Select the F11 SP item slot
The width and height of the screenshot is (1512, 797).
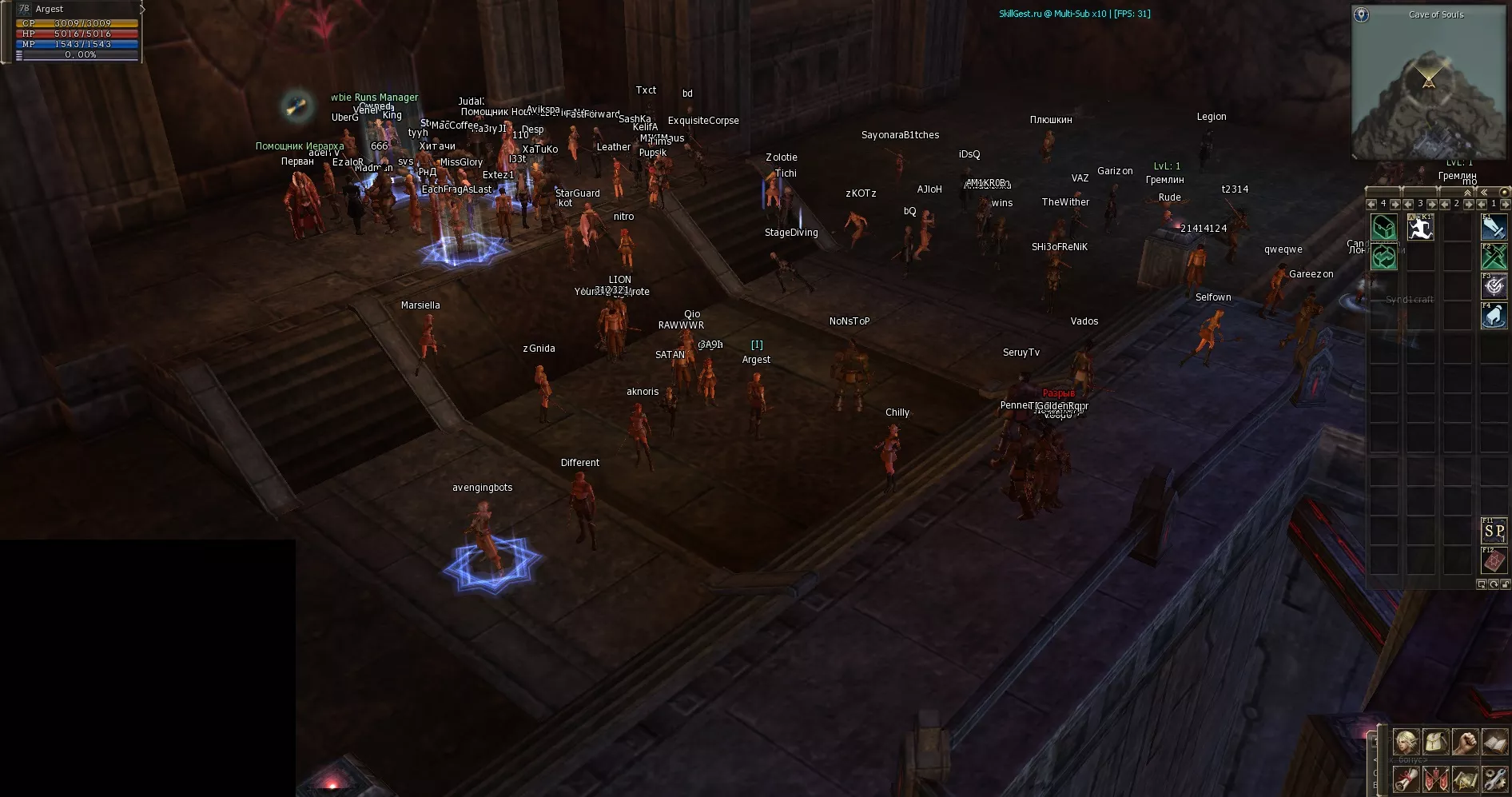tap(1494, 531)
